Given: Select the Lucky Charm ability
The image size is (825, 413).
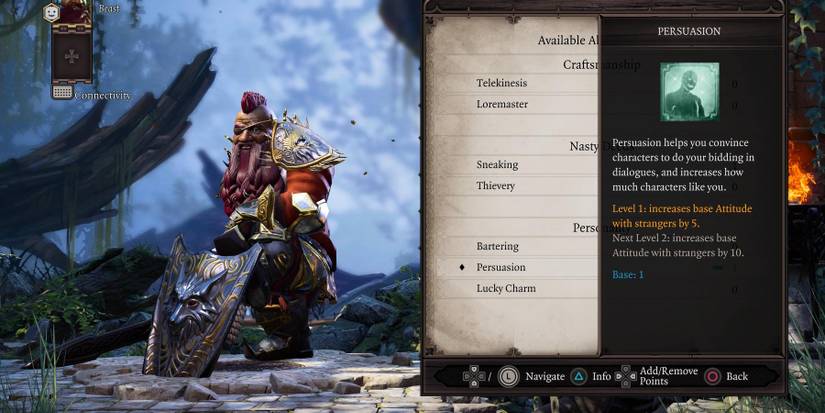Looking at the screenshot, I should pos(506,288).
